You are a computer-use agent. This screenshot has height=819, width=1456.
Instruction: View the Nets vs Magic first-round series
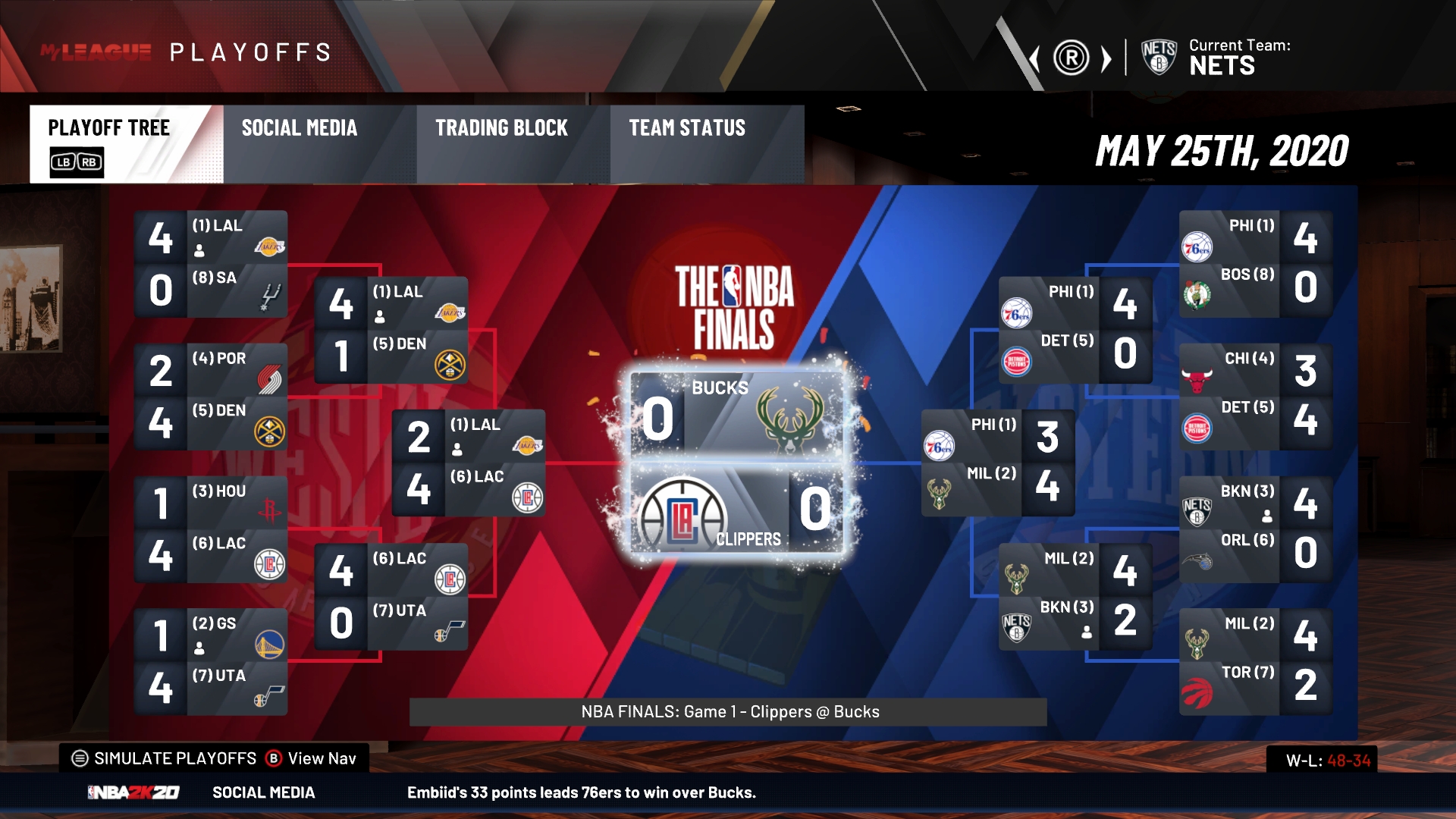pyautogui.click(x=1255, y=529)
